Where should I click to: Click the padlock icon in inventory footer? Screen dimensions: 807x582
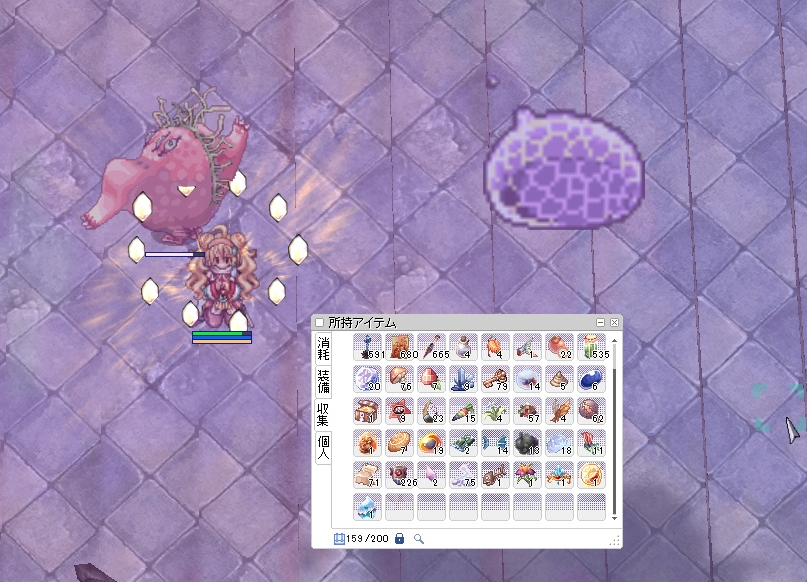click(x=399, y=539)
